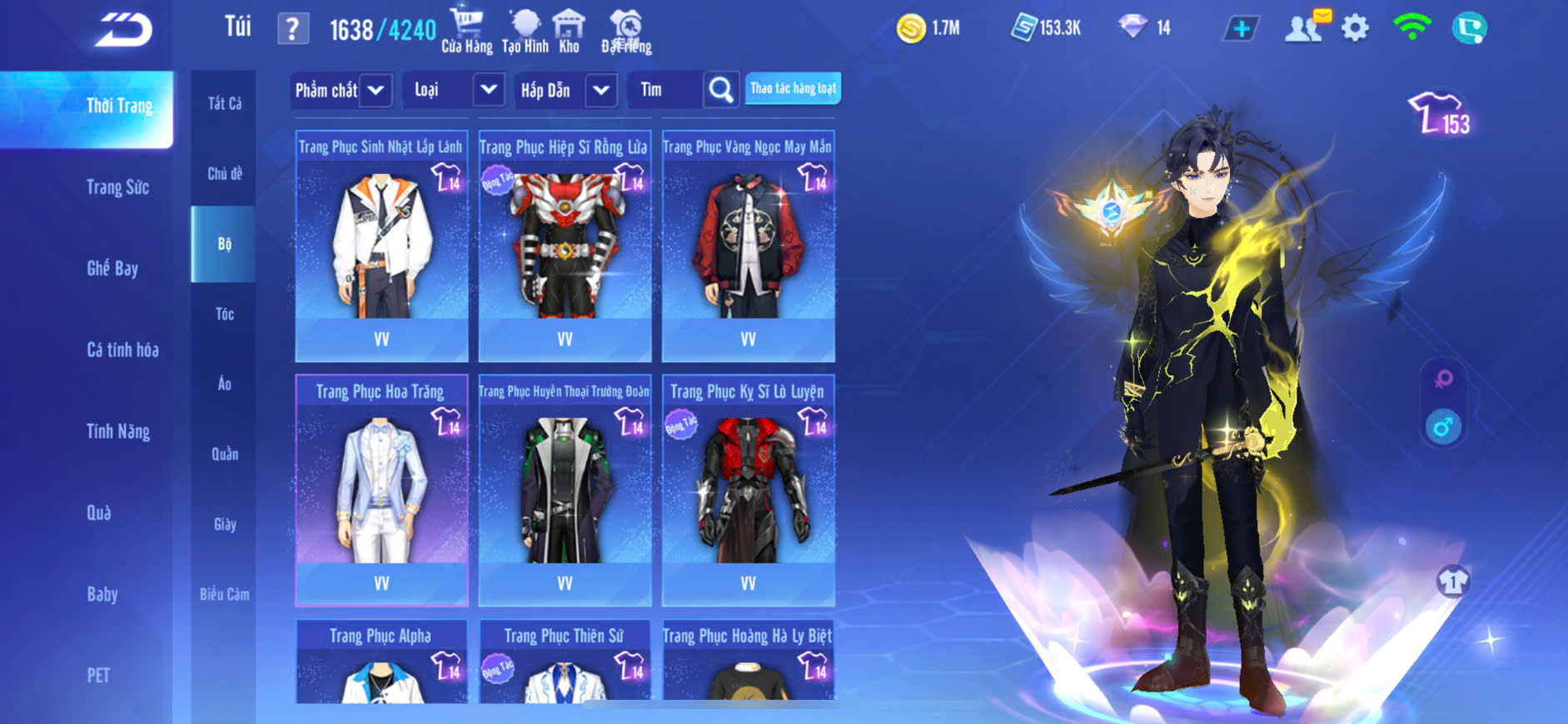Choose the Trang Phục Hoa Trăng outfit

coord(381,491)
